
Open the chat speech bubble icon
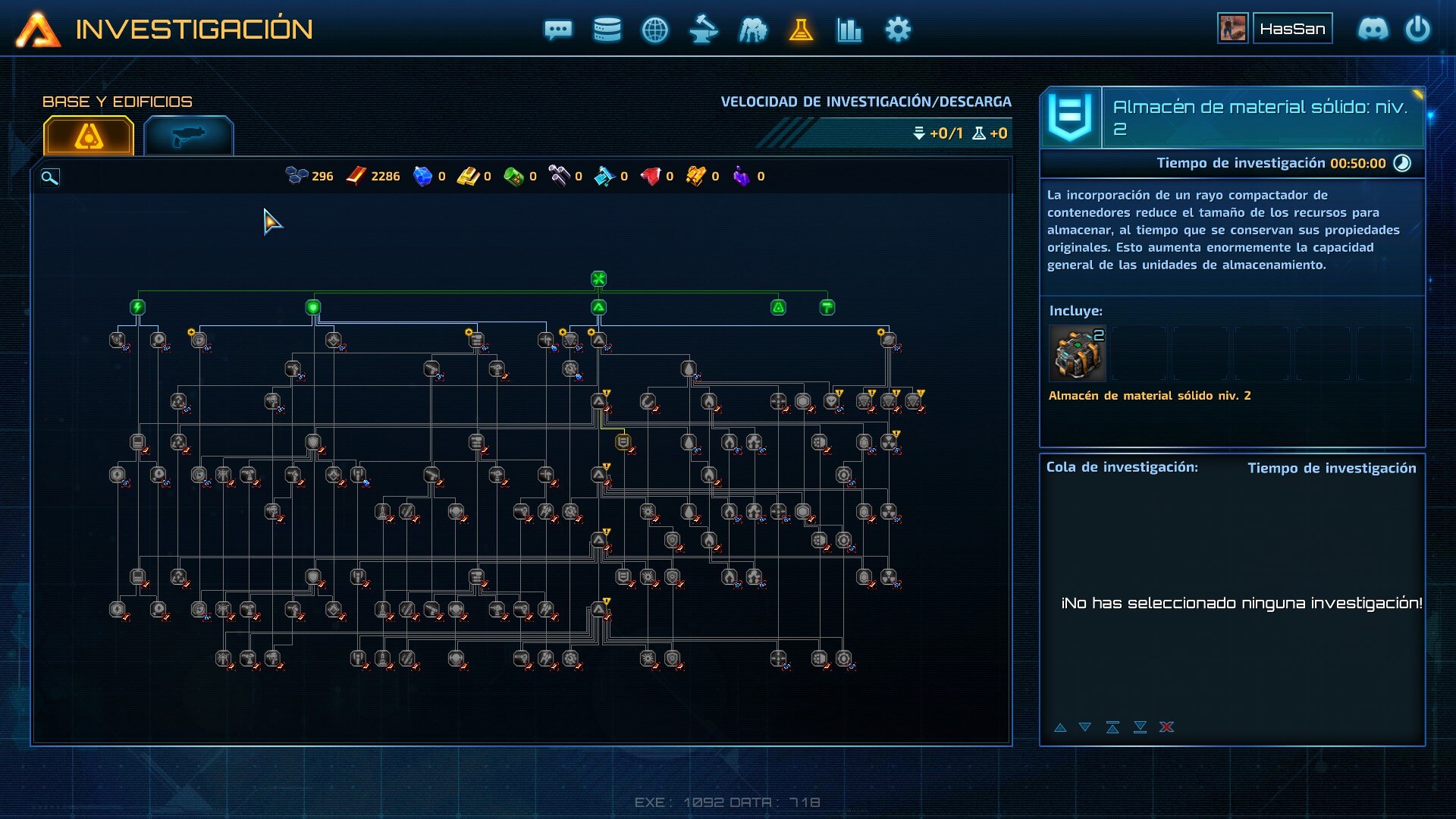click(558, 30)
